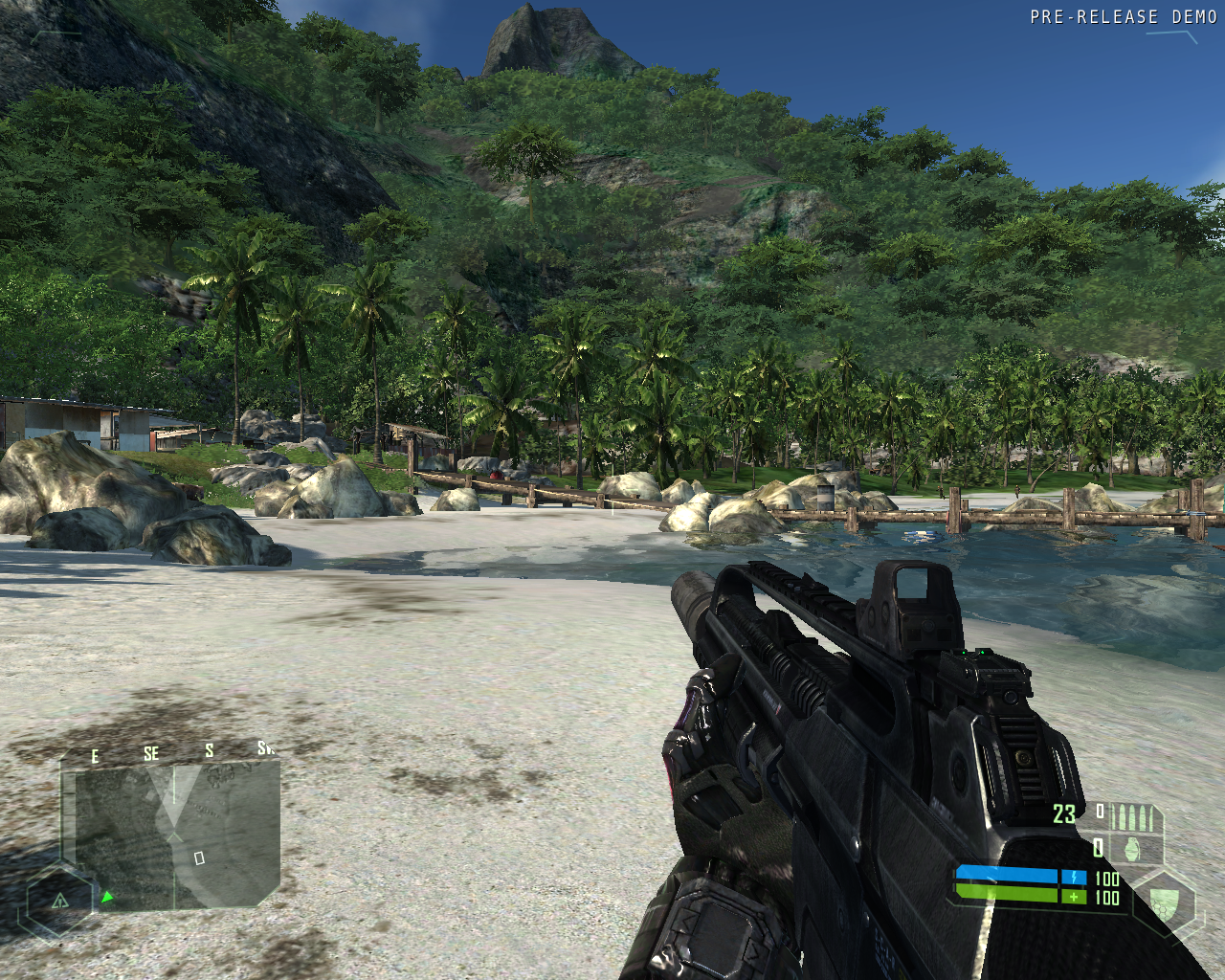Screen dimensions: 1225x980
Task: Click the white rectangle marker on the minimap
Action: 199,858
